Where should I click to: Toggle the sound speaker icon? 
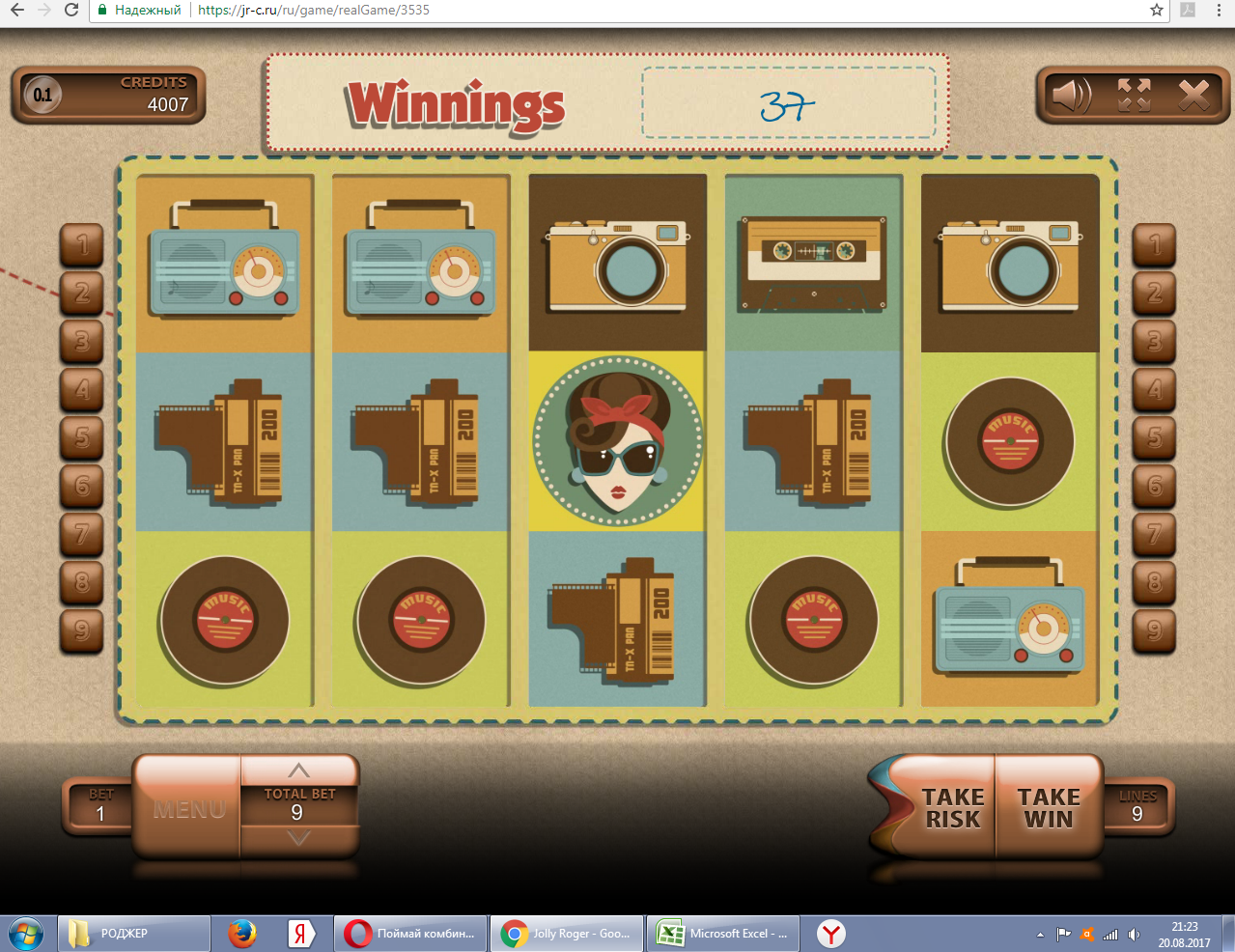pyautogui.click(x=1070, y=95)
